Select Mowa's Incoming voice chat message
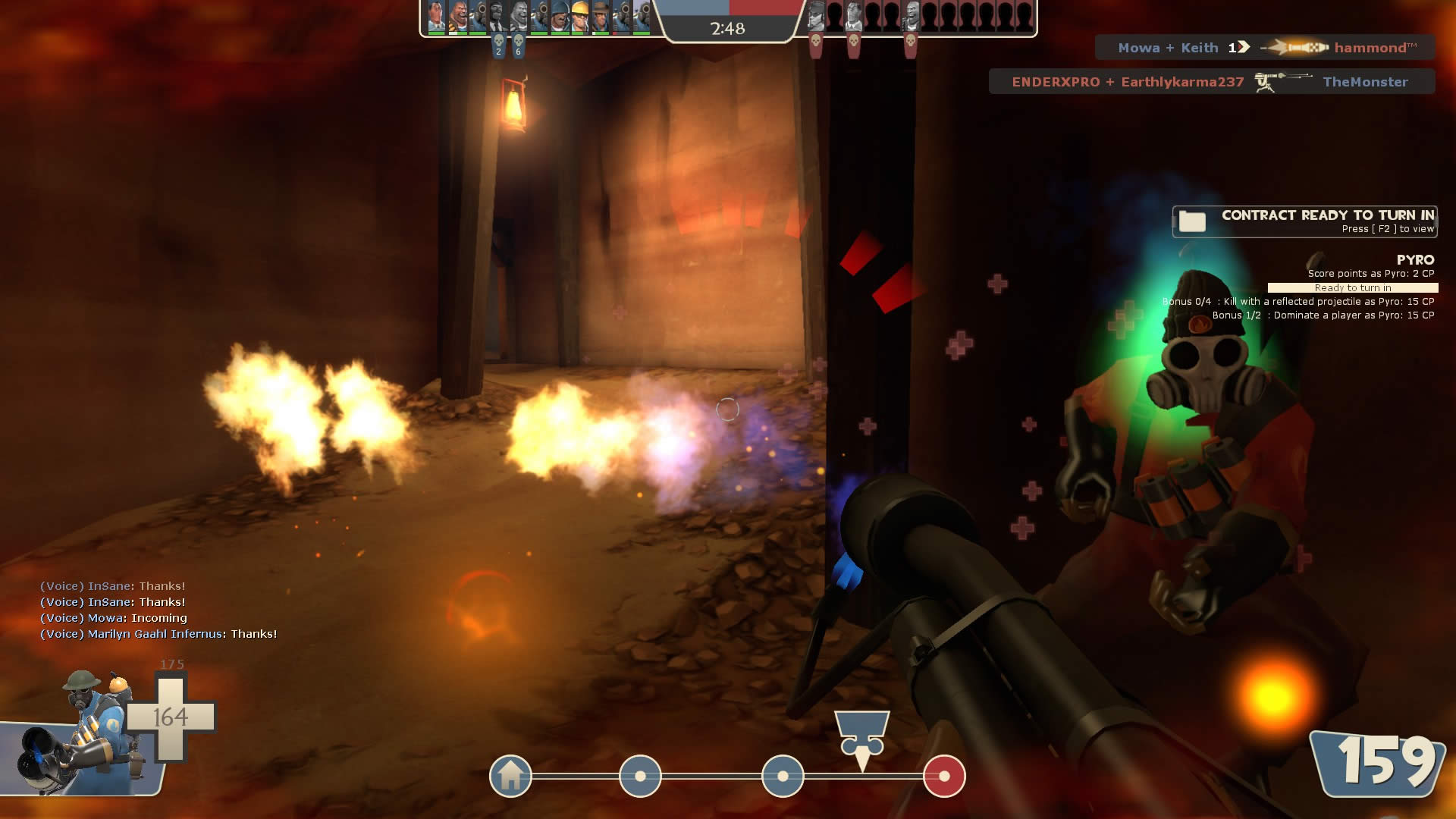 (x=114, y=618)
